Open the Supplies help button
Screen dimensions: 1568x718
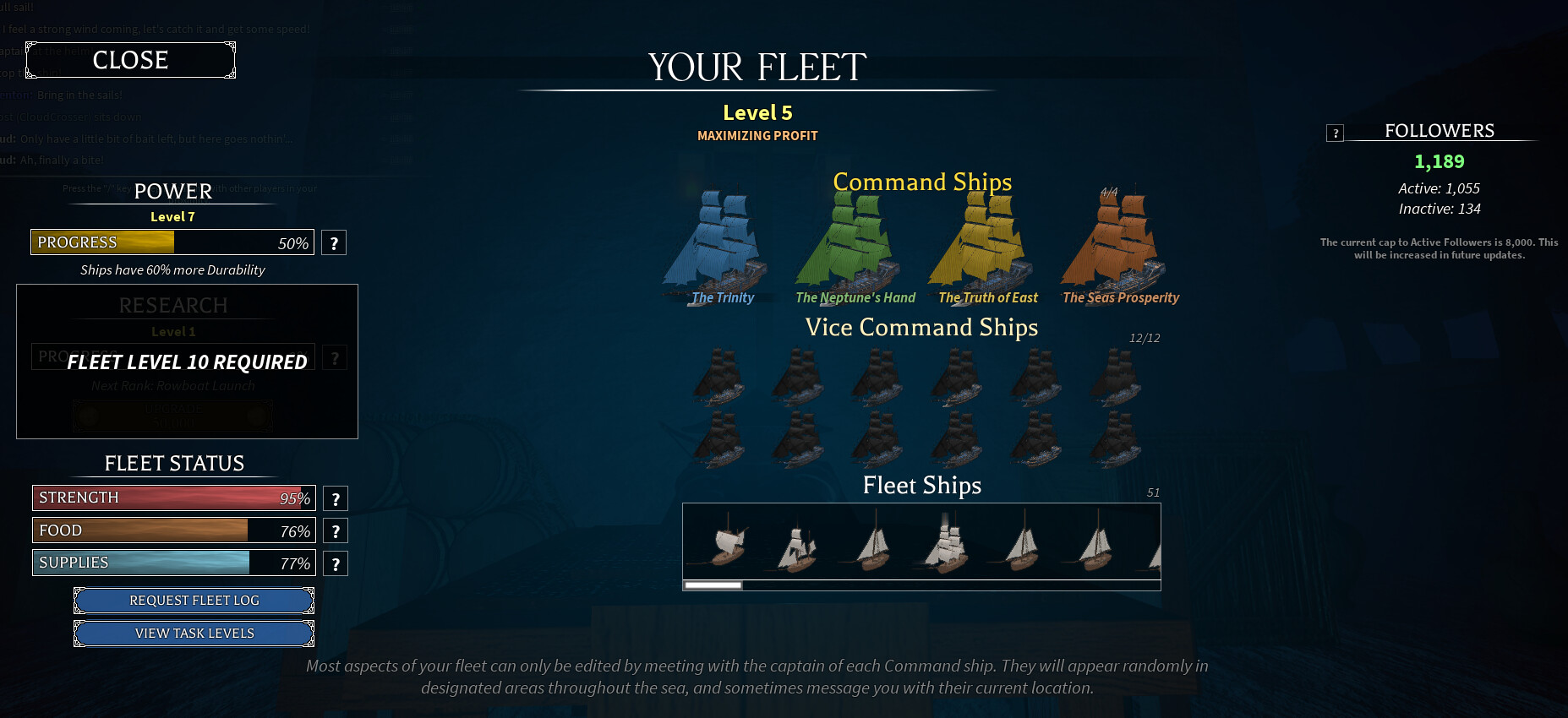336,564
